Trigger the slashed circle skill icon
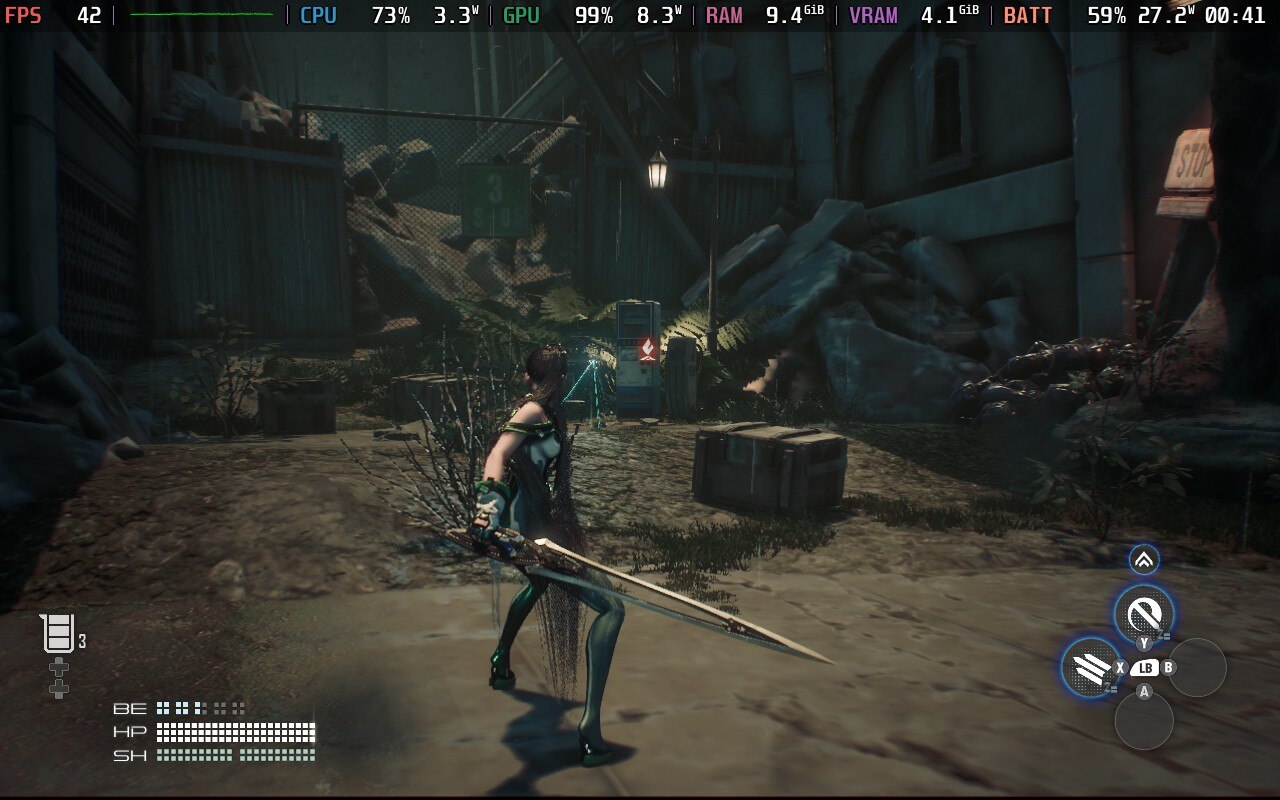 pos(1144,612)
